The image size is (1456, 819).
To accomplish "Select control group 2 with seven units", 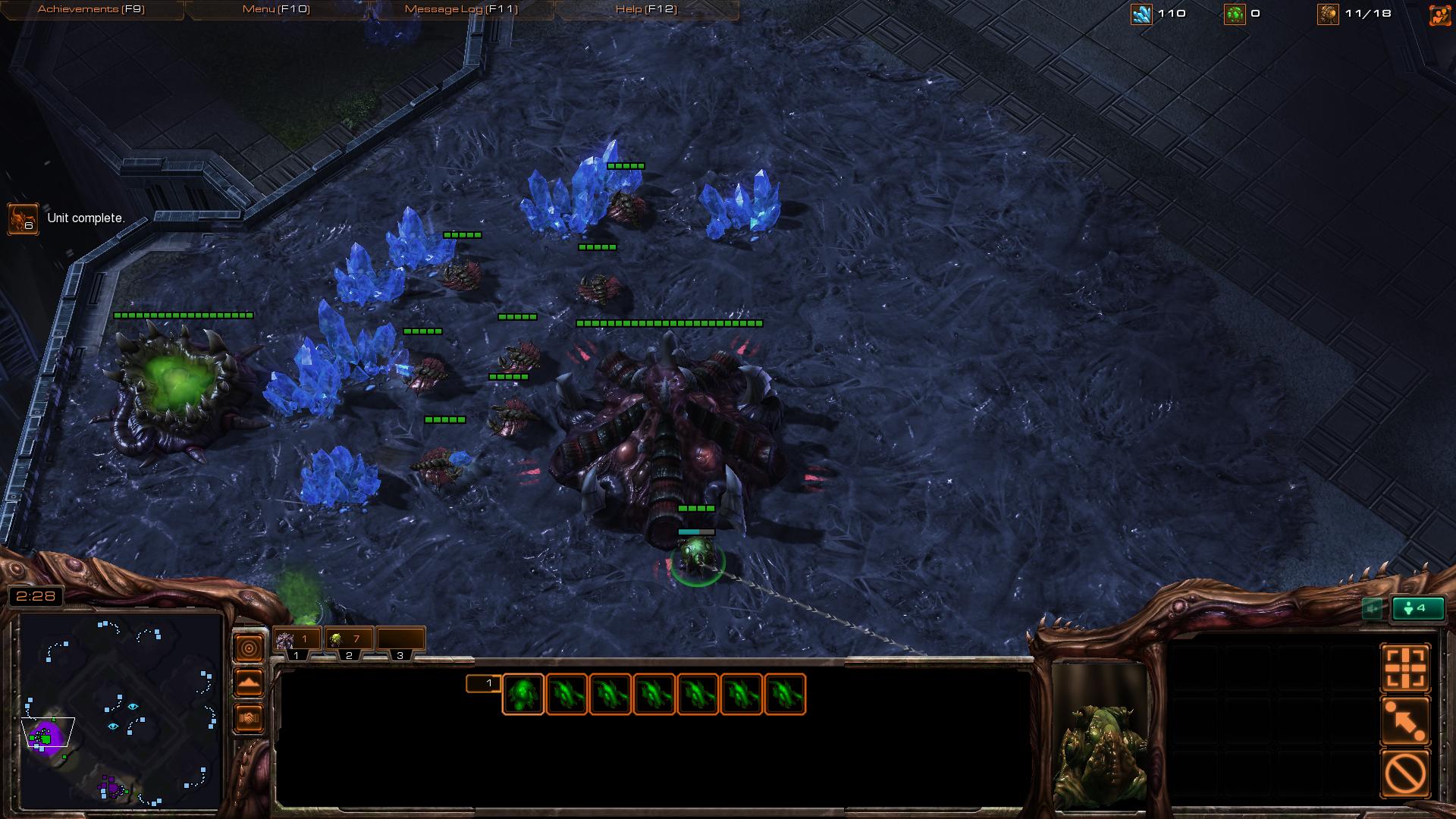I will tap(348, 641).
